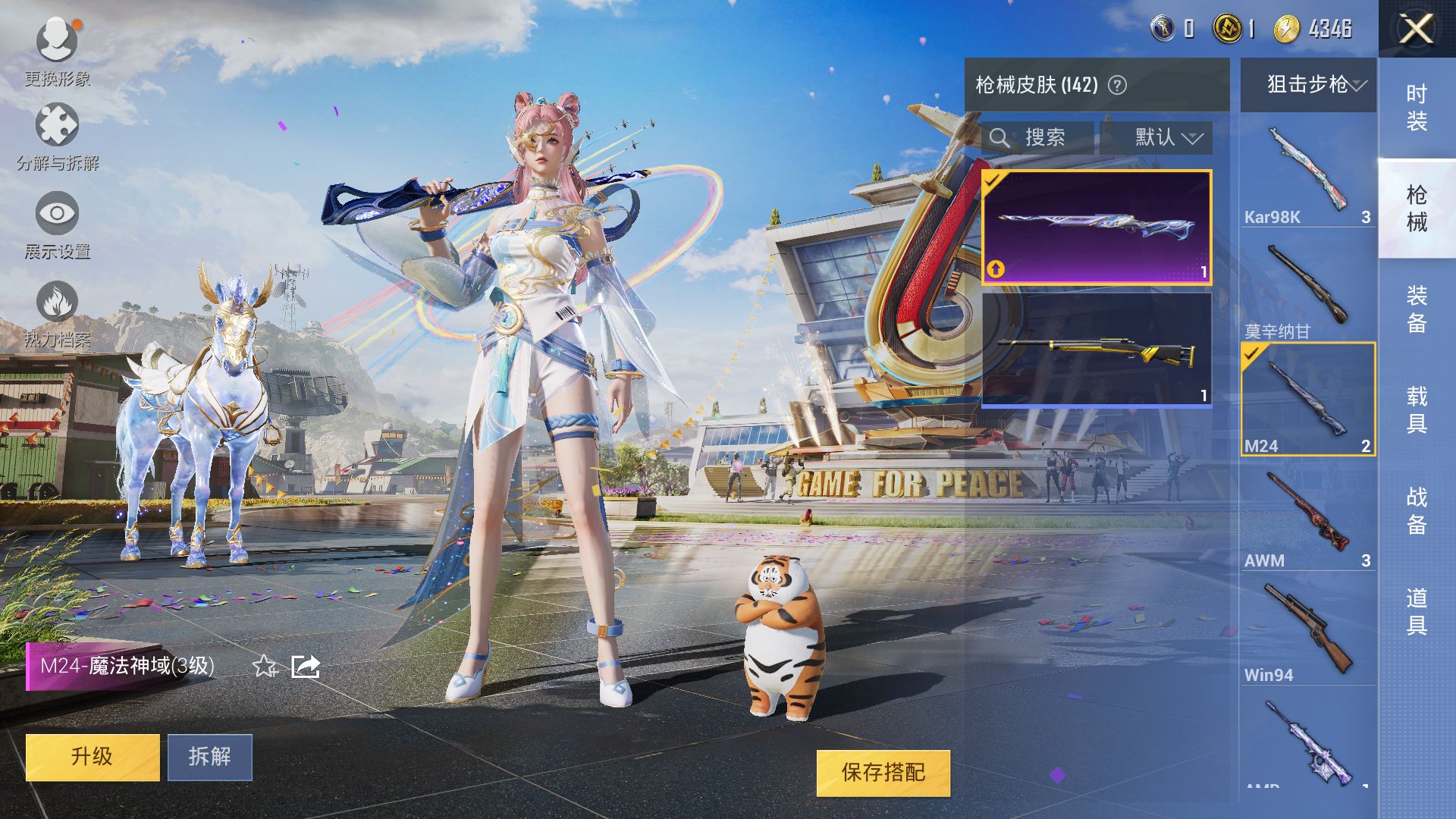Switch to the 载具 vehicle tab
This screenshot has height=819, width=1456.
[1416, 409]
